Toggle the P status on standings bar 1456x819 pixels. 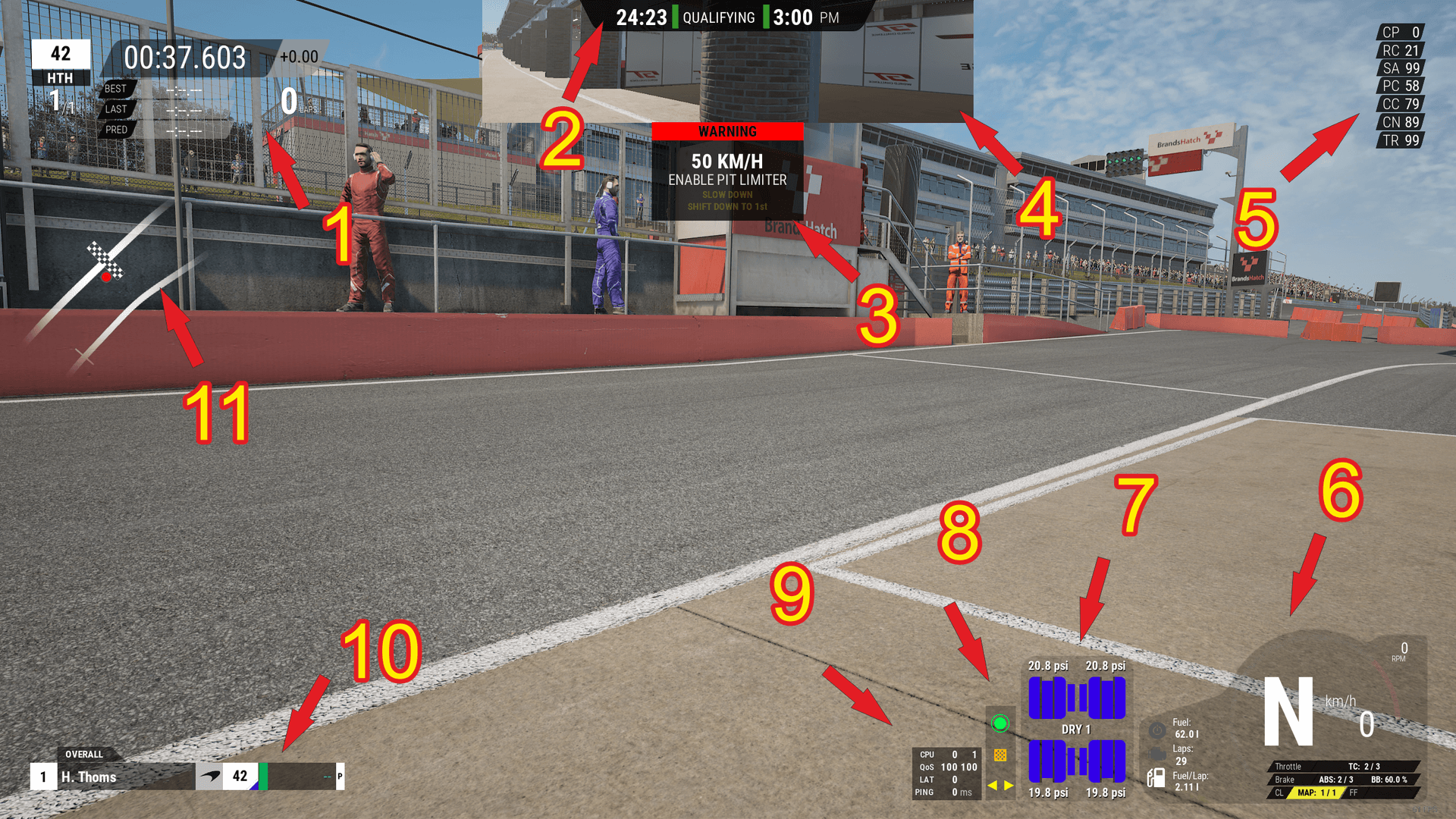click(x=339, y=777)
